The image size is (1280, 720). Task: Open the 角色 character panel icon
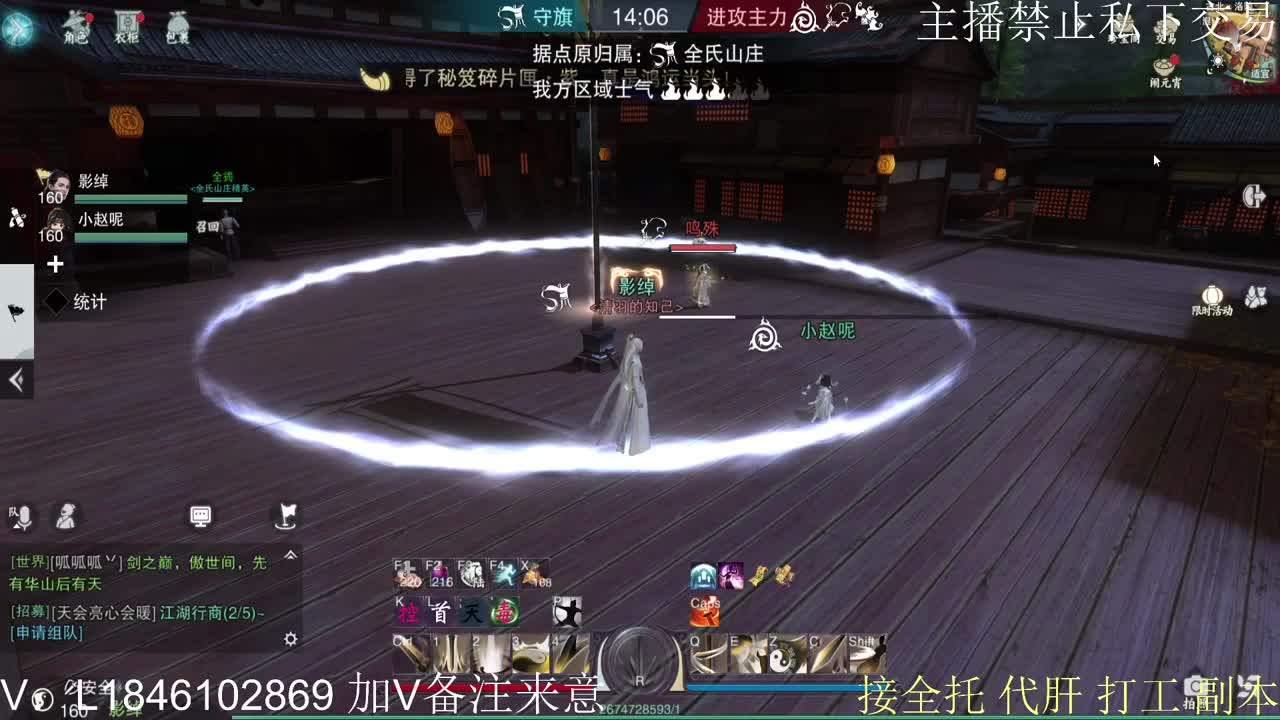[x=78, y=27]
